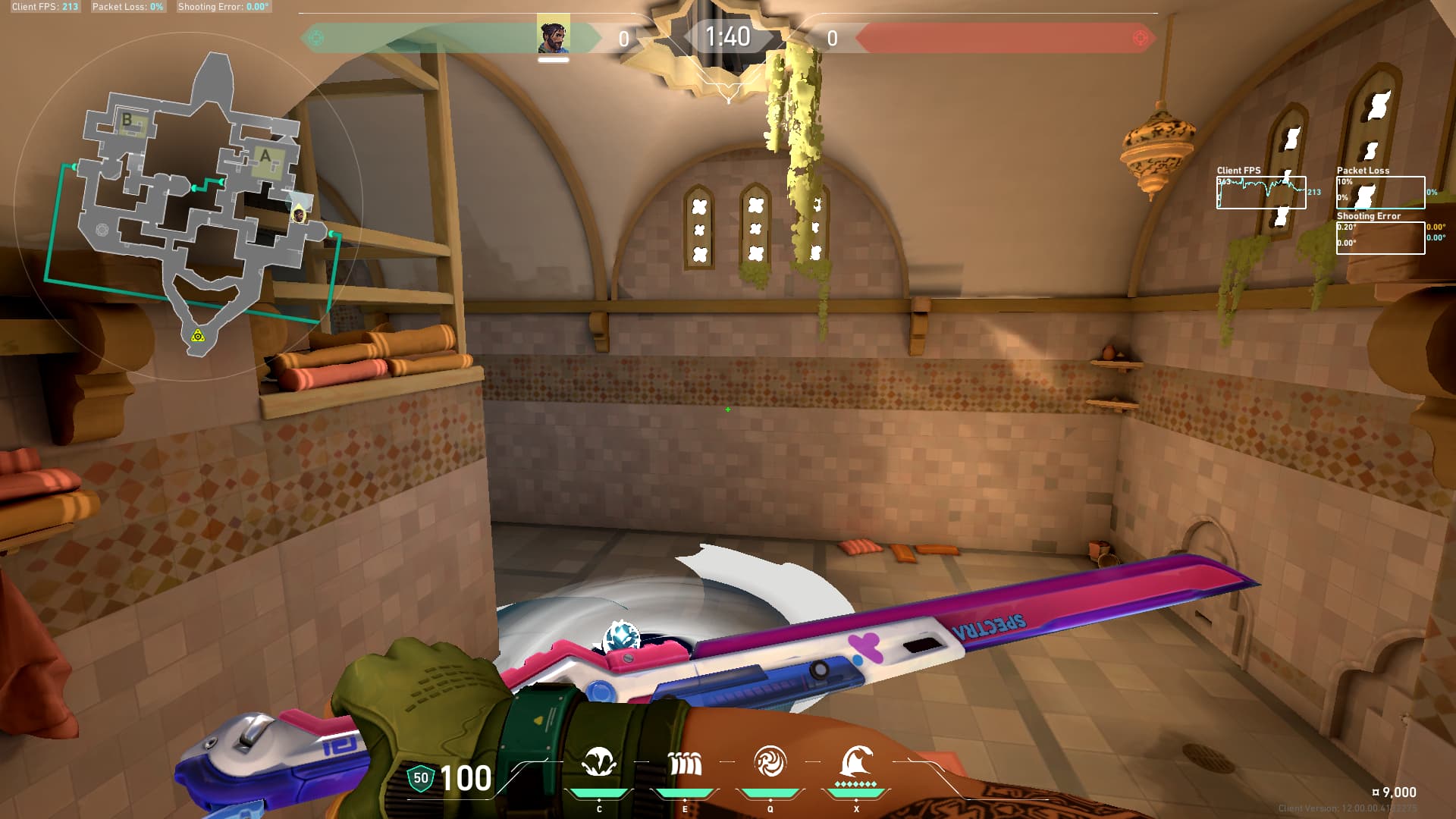Activate the Reckoning wave ultimate icon
1456x819 pixels.
coord(856,761)
